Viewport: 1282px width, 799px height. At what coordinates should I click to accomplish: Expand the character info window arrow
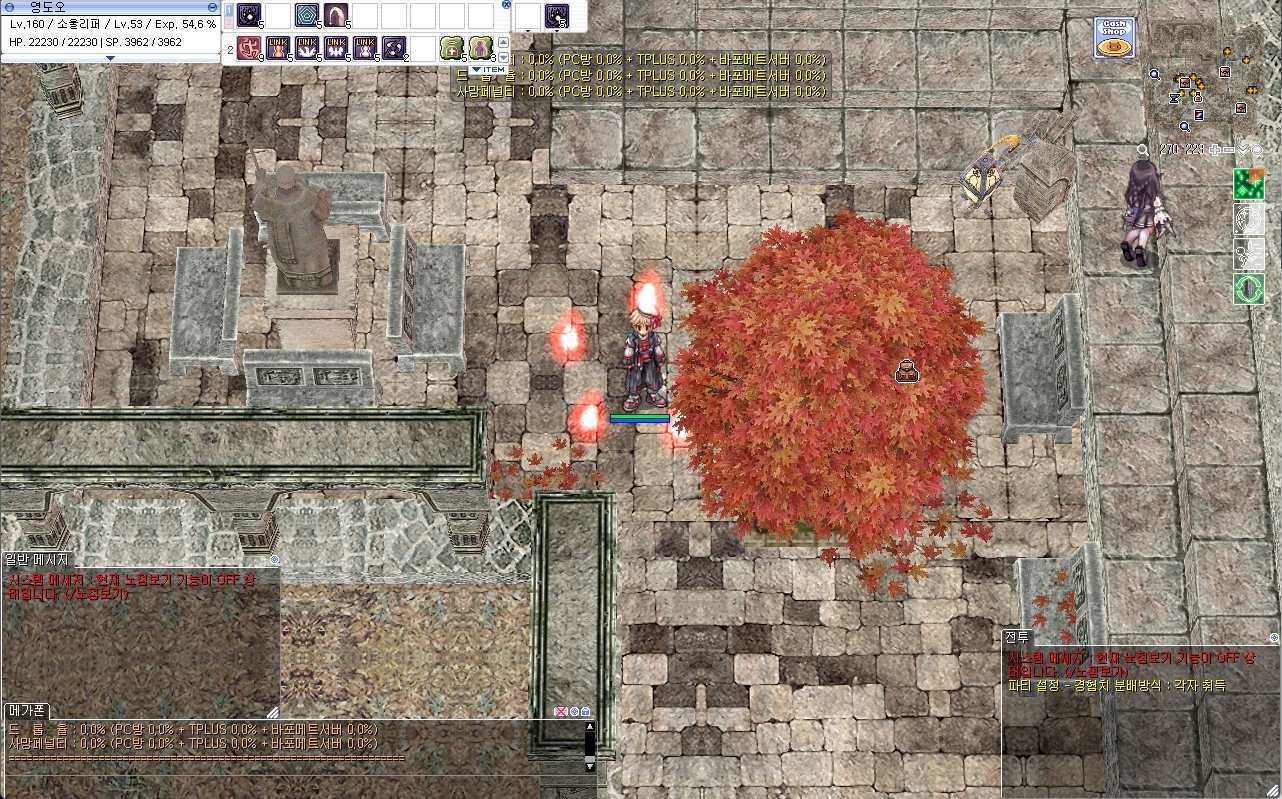110,58
